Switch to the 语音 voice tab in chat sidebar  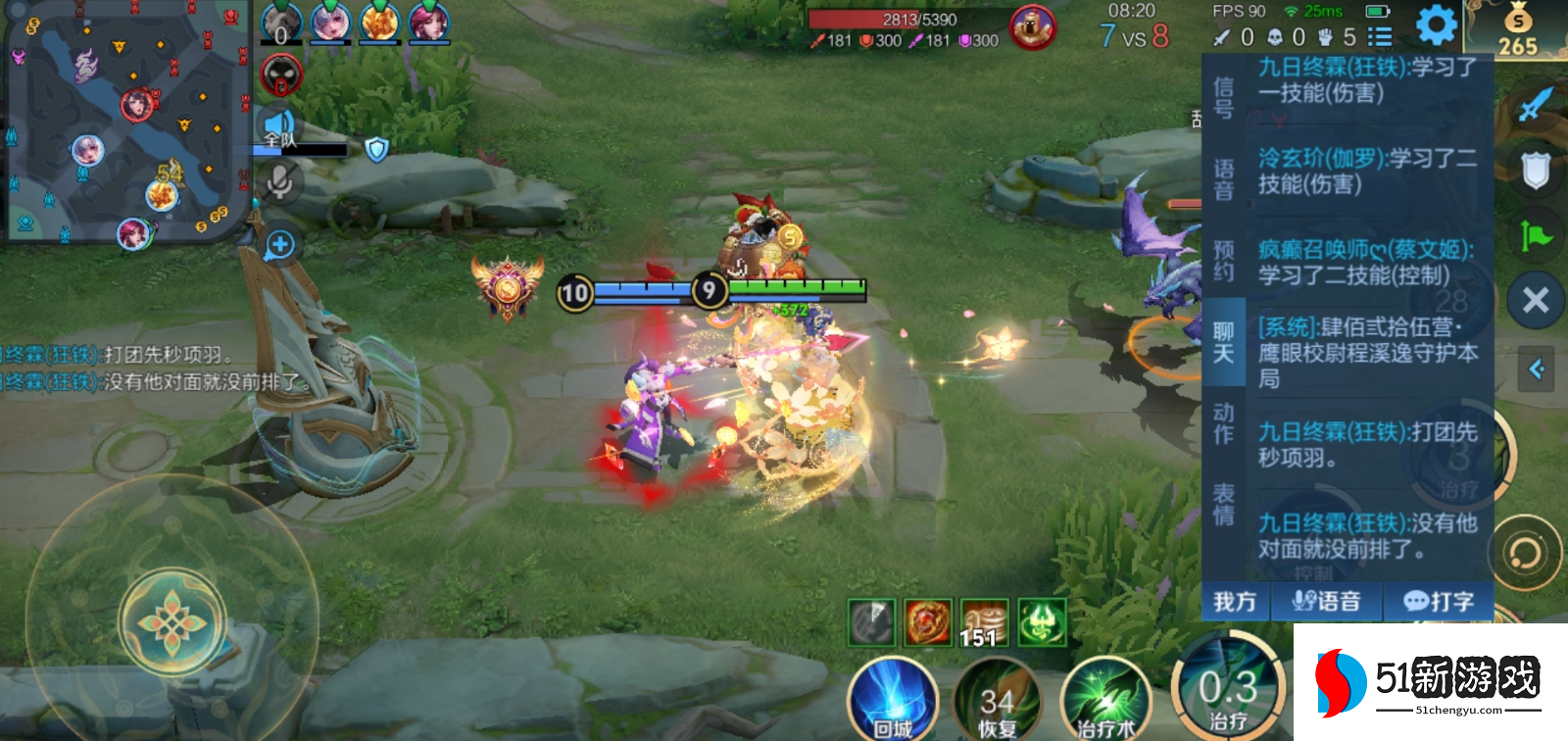coord(1224,179)
